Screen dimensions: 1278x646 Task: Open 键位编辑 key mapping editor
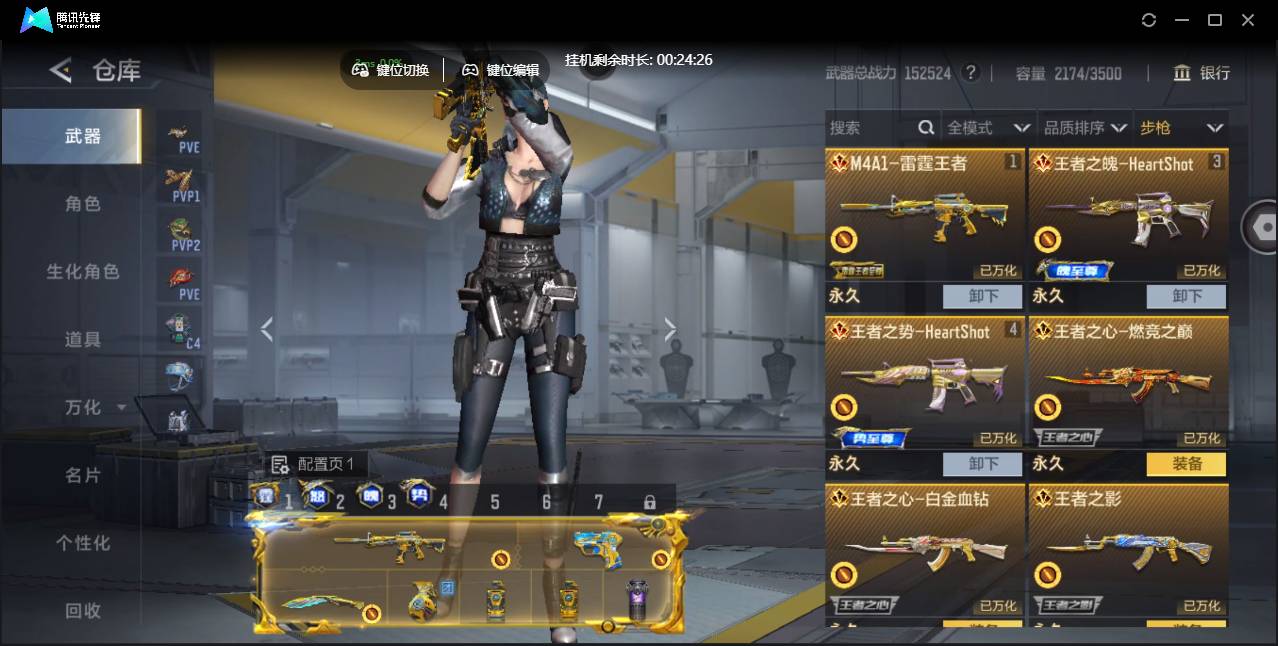[500, 70]
